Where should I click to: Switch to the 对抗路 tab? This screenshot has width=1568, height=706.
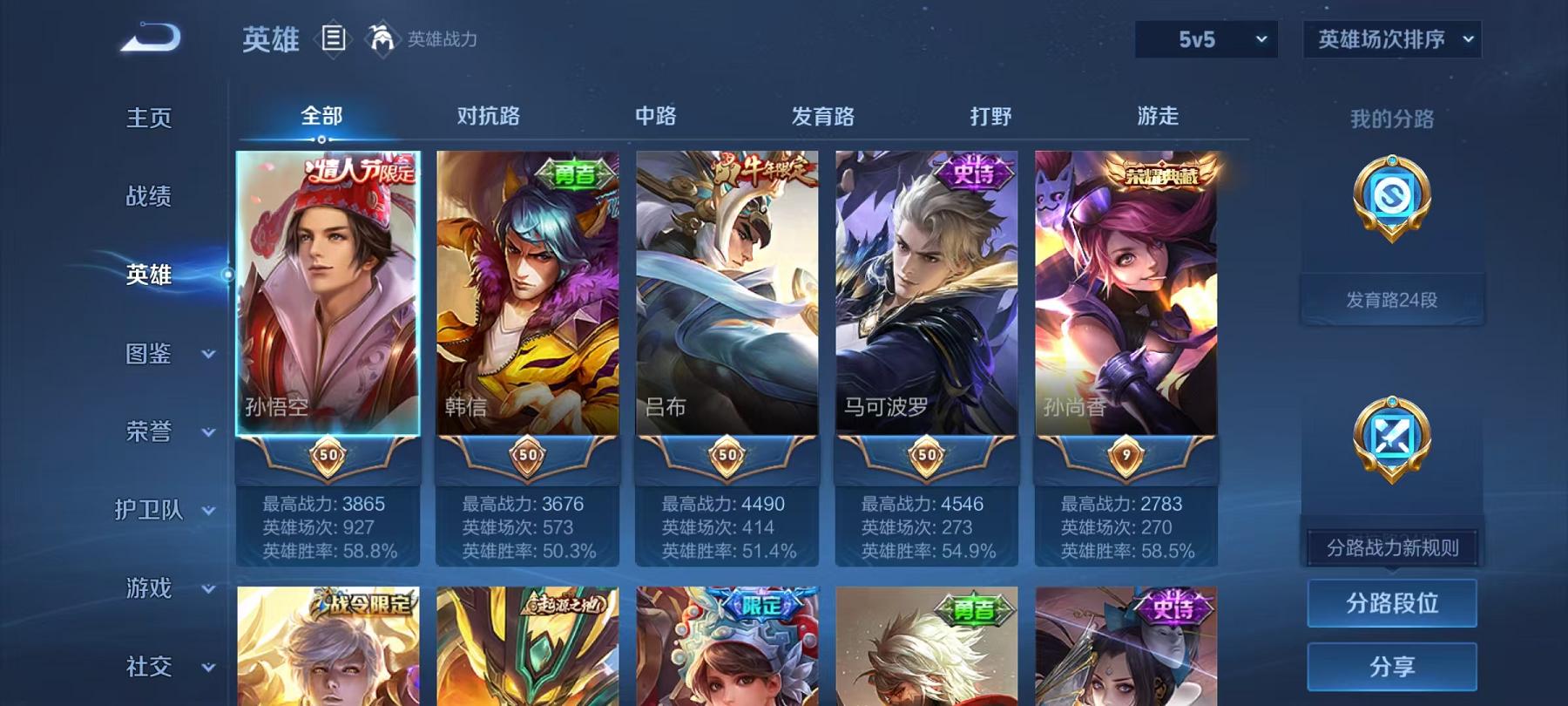pos(485,115)
